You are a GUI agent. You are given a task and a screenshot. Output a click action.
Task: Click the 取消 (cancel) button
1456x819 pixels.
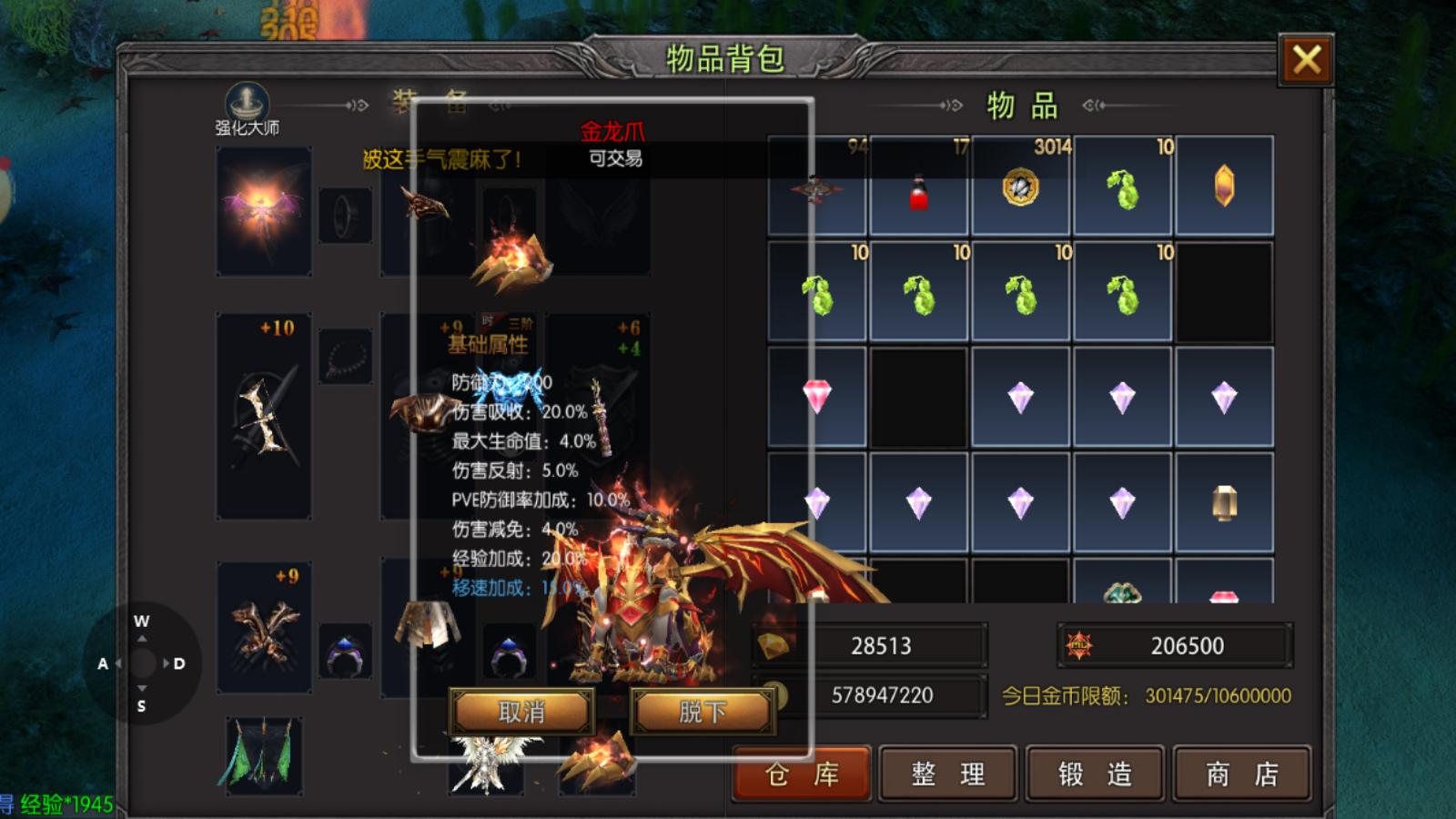[x=523, y=713]
